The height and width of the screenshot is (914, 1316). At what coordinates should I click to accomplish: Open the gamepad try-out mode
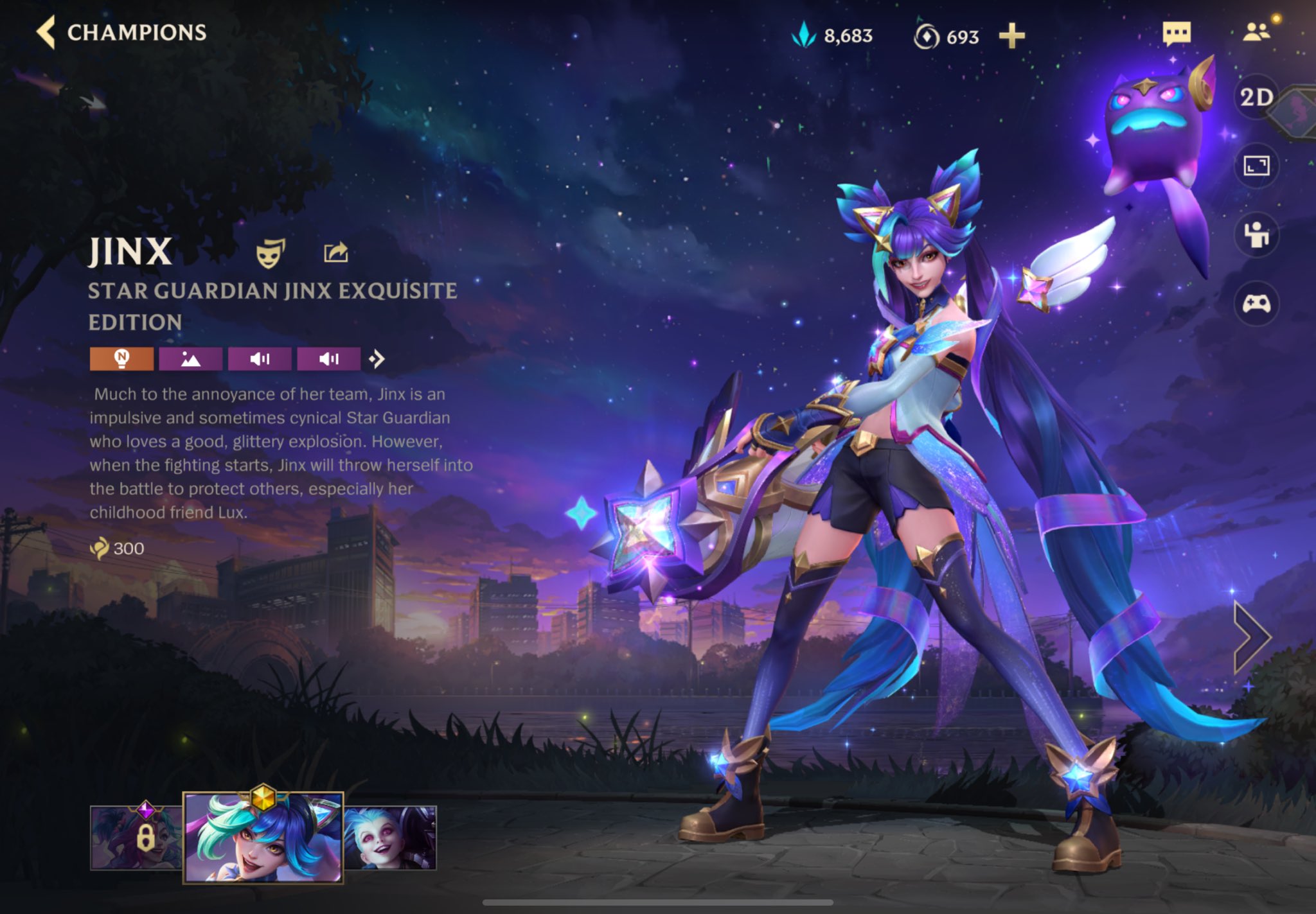coord(1256,303)
